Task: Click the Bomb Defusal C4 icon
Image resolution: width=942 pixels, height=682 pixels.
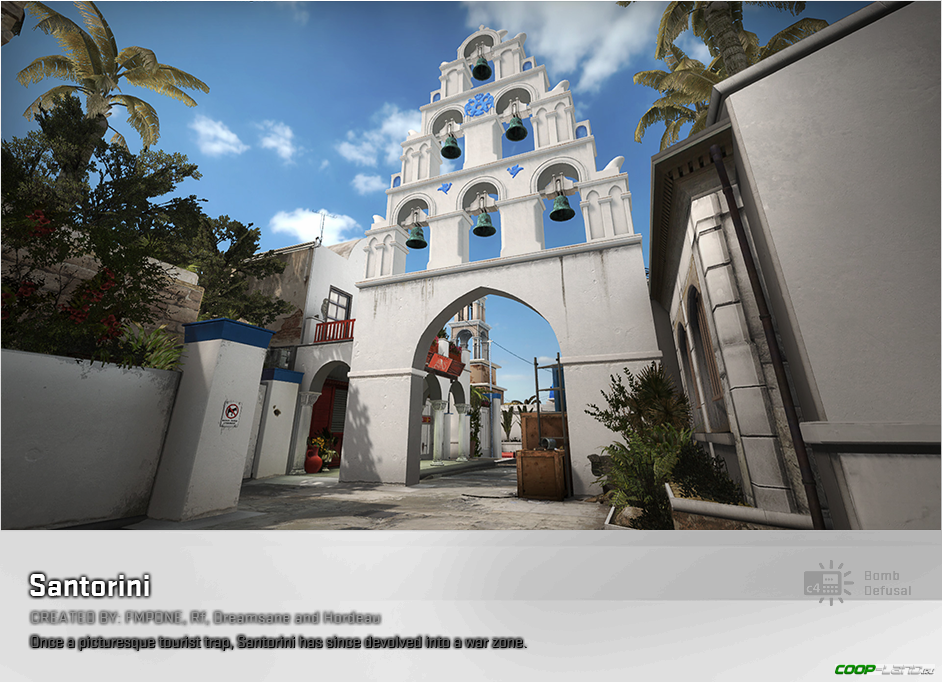Action: [x=828, y=583]
